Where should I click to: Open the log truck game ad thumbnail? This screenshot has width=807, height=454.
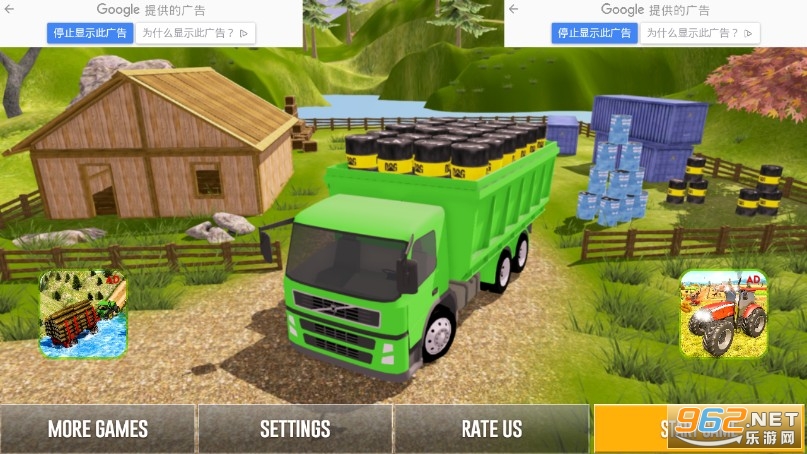(x=83, y=314)
